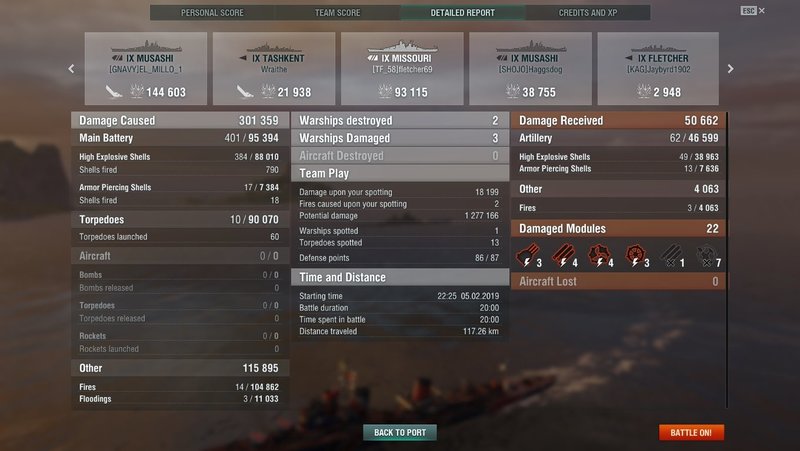
Task: Show the Credits and XP tab
Action: pyautogui.click(x=588, y=13)
